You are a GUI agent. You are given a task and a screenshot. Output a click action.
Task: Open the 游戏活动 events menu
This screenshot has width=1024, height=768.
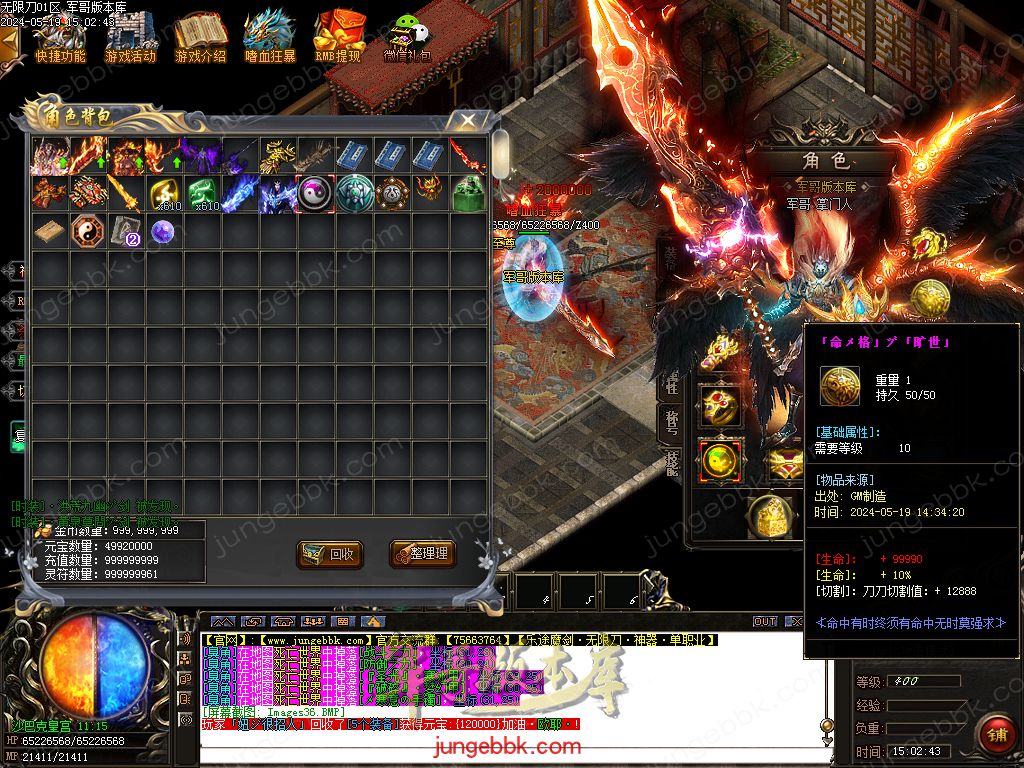130,38
